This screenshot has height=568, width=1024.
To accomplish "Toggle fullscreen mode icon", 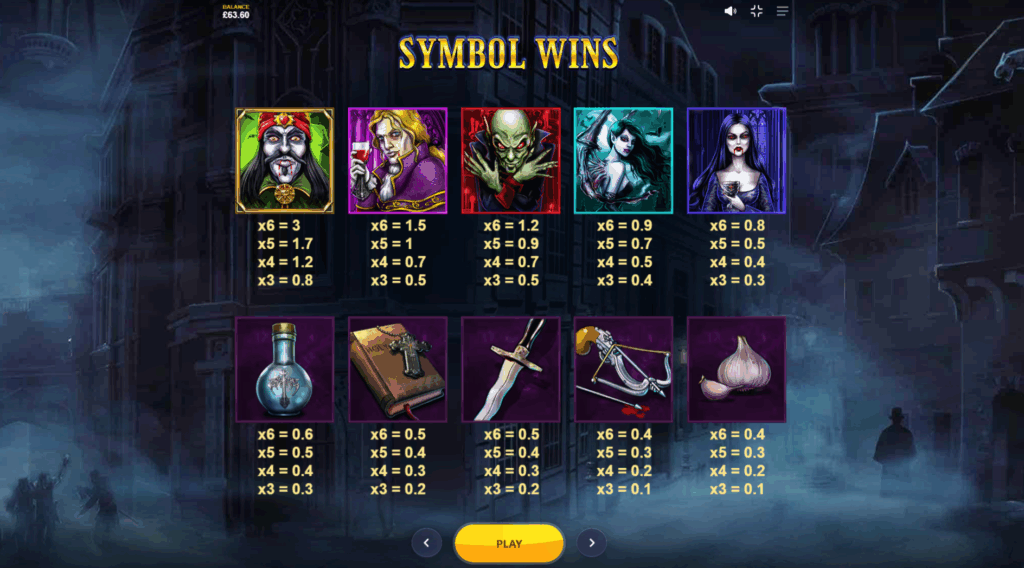I will (x=756, y=11).
